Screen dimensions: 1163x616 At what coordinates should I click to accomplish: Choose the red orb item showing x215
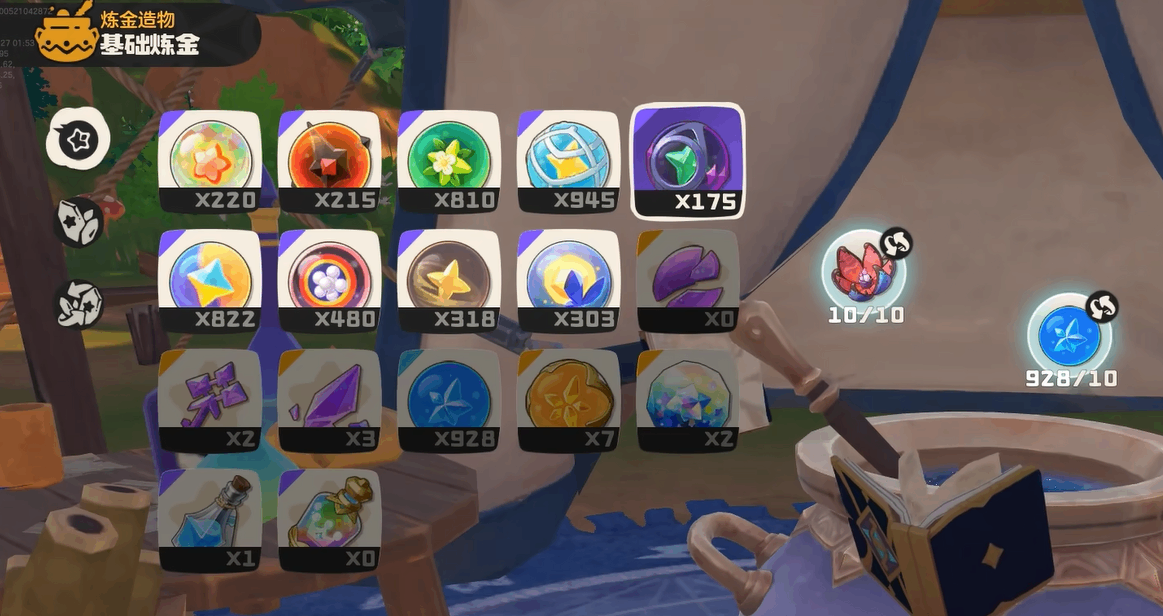[329, 161]
